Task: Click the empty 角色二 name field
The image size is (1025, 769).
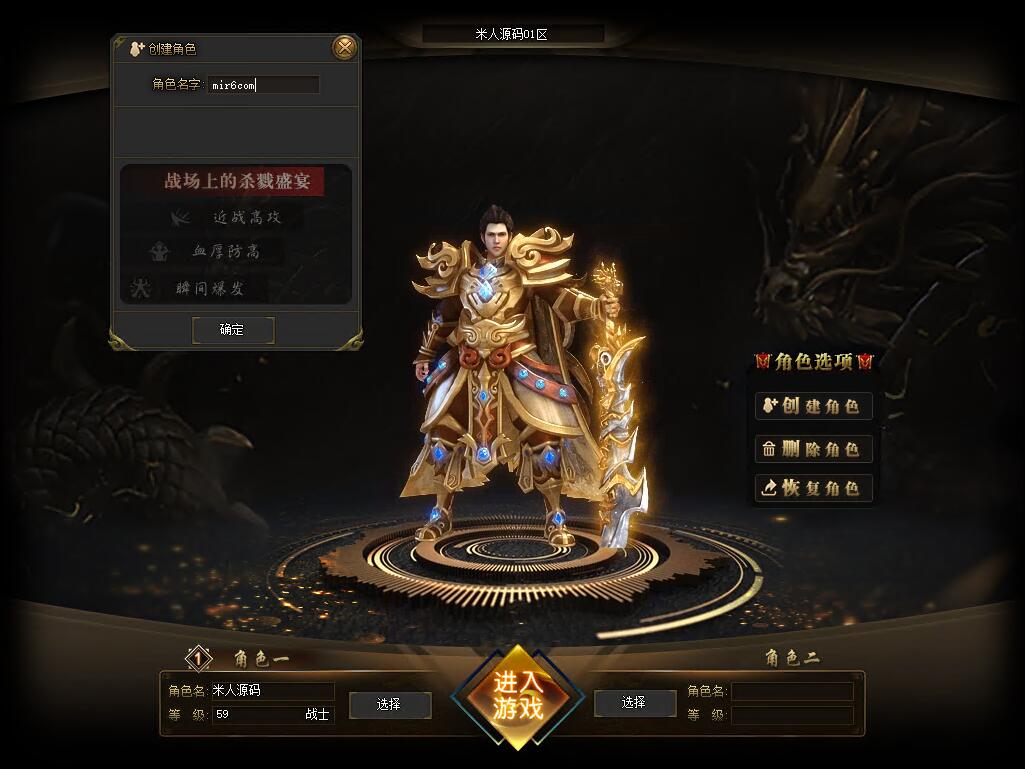Action: tap(792, 691)
